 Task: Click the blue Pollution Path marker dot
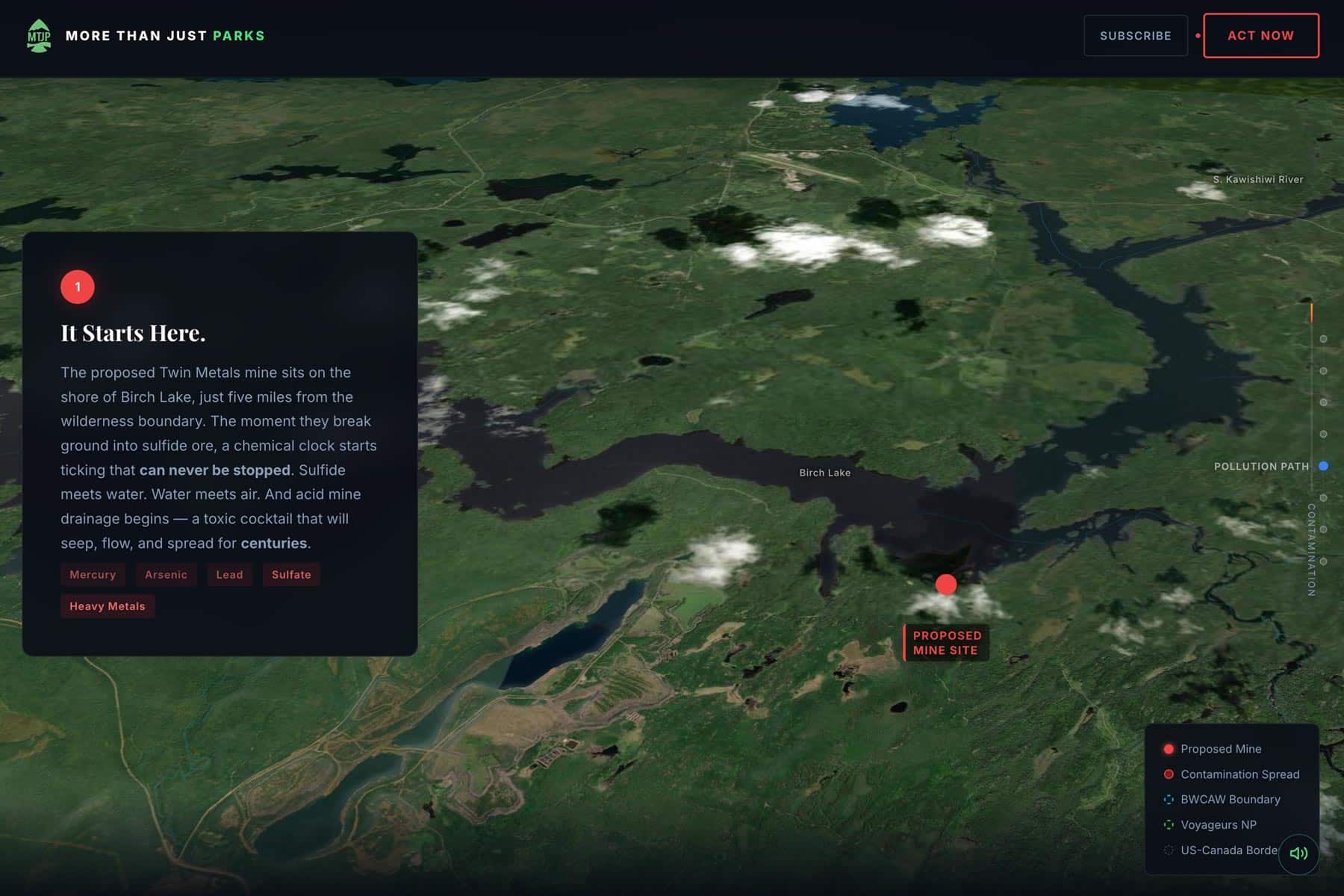[1324, 465]
